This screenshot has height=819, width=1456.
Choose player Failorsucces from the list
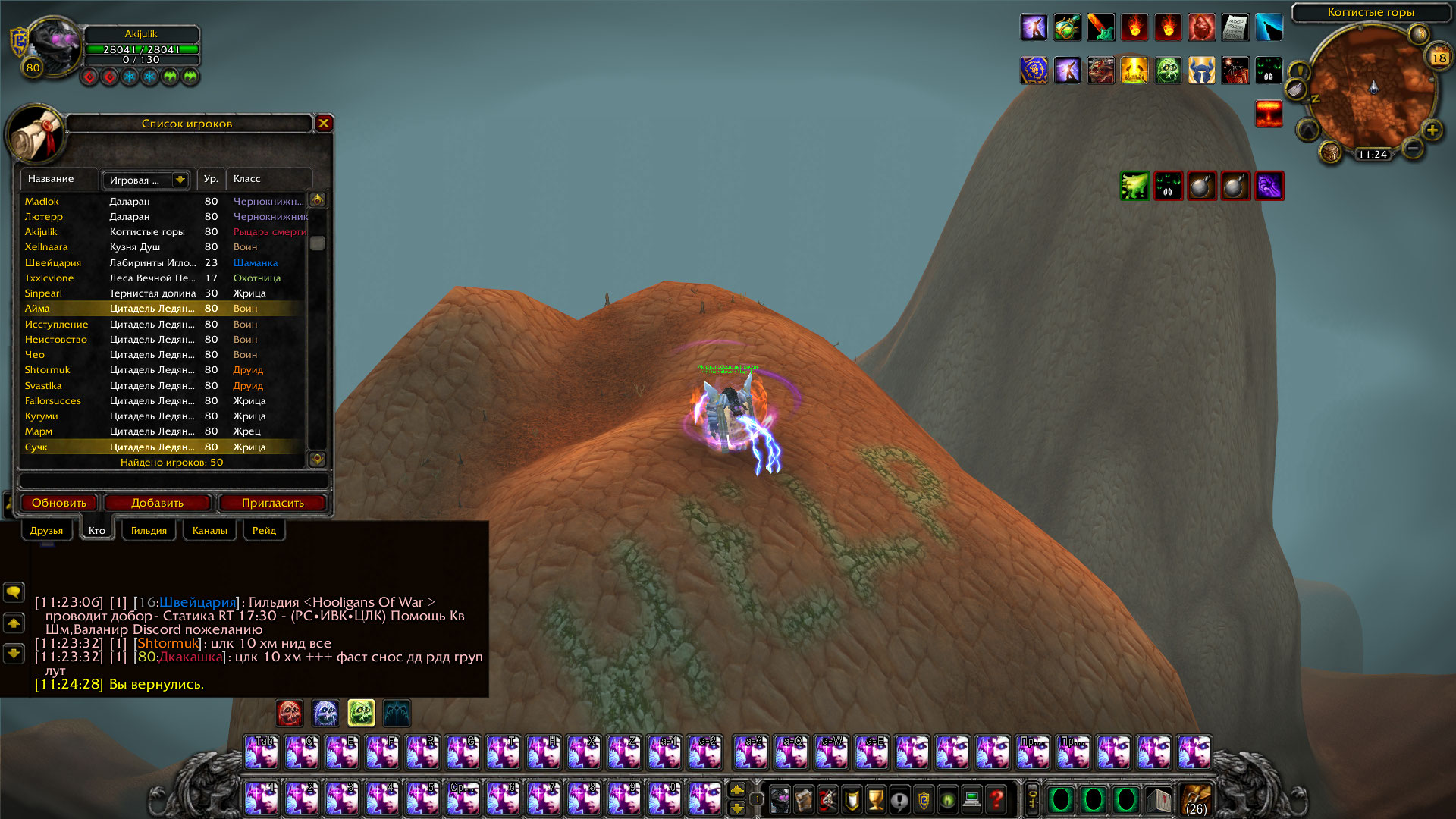pyautogui.click(x=52, y=400)
